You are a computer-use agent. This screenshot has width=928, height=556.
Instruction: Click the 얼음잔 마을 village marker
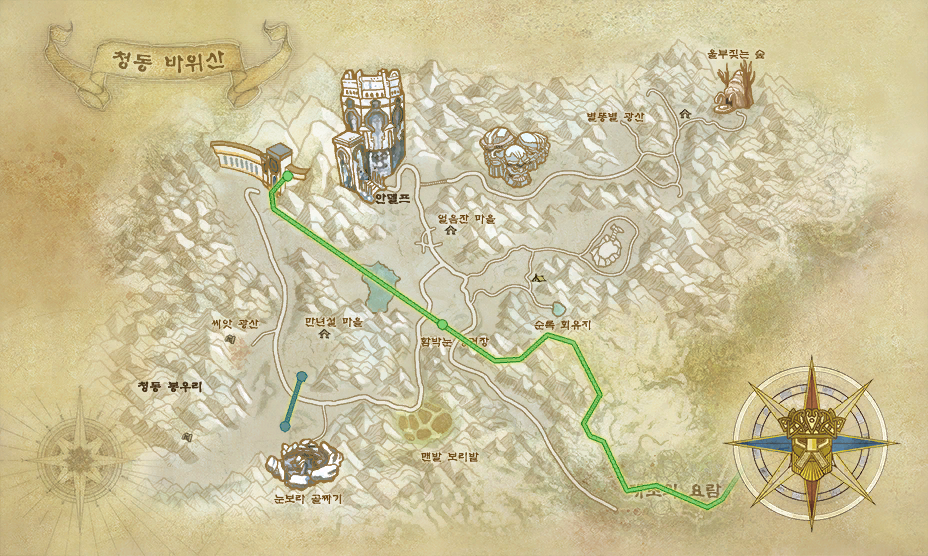[450, 231]
